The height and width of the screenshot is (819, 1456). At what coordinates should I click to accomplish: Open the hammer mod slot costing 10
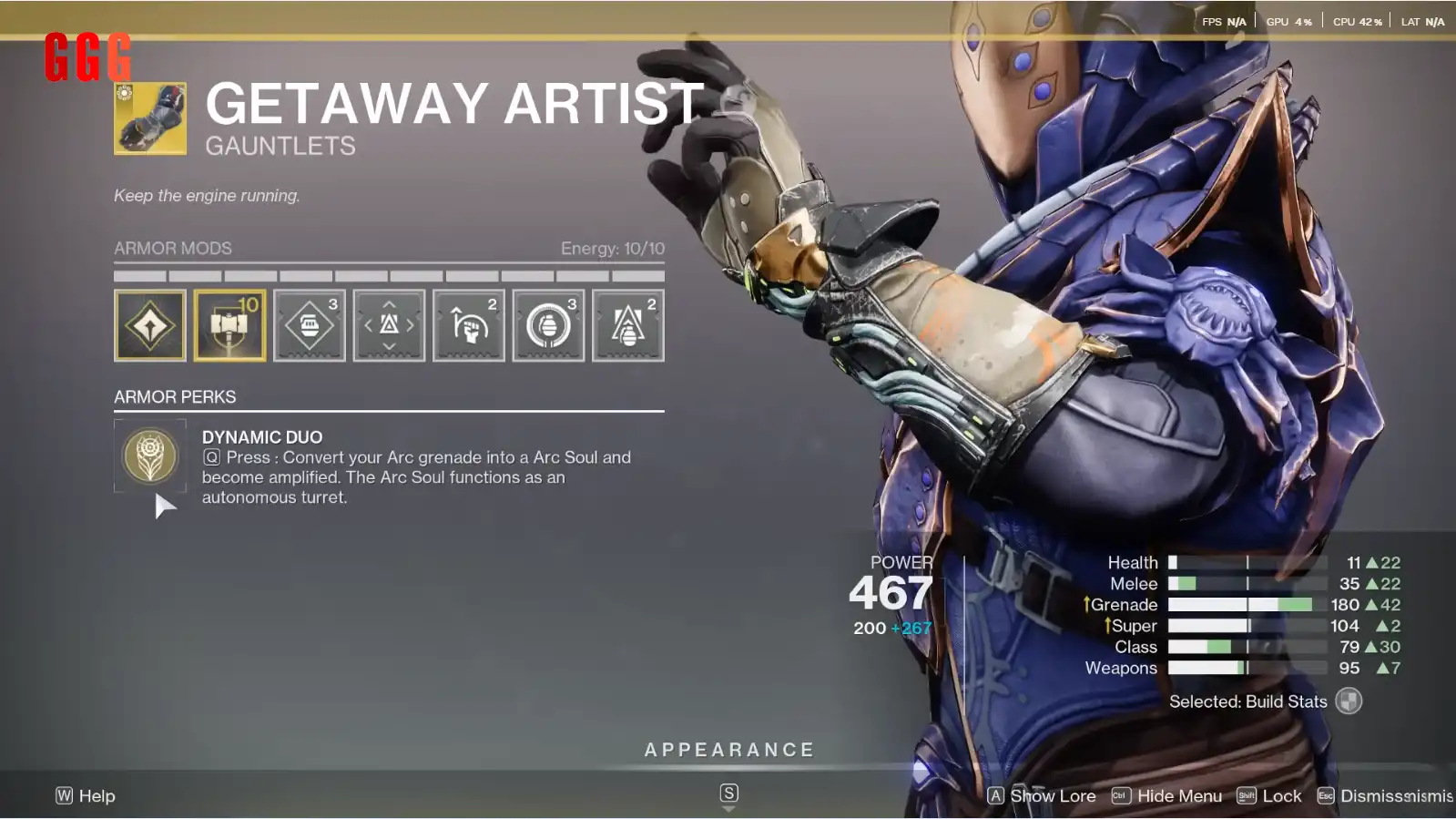point(229,325)
